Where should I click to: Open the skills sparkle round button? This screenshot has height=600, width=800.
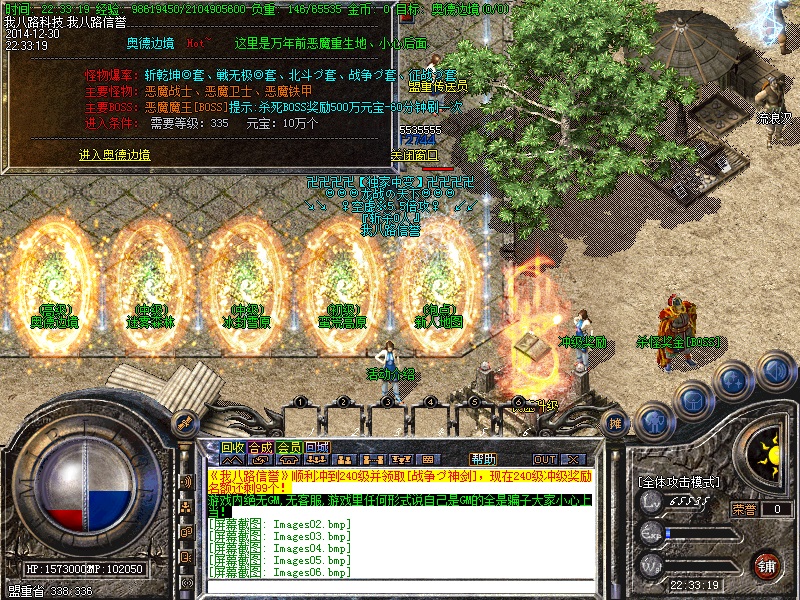point(733,381)
